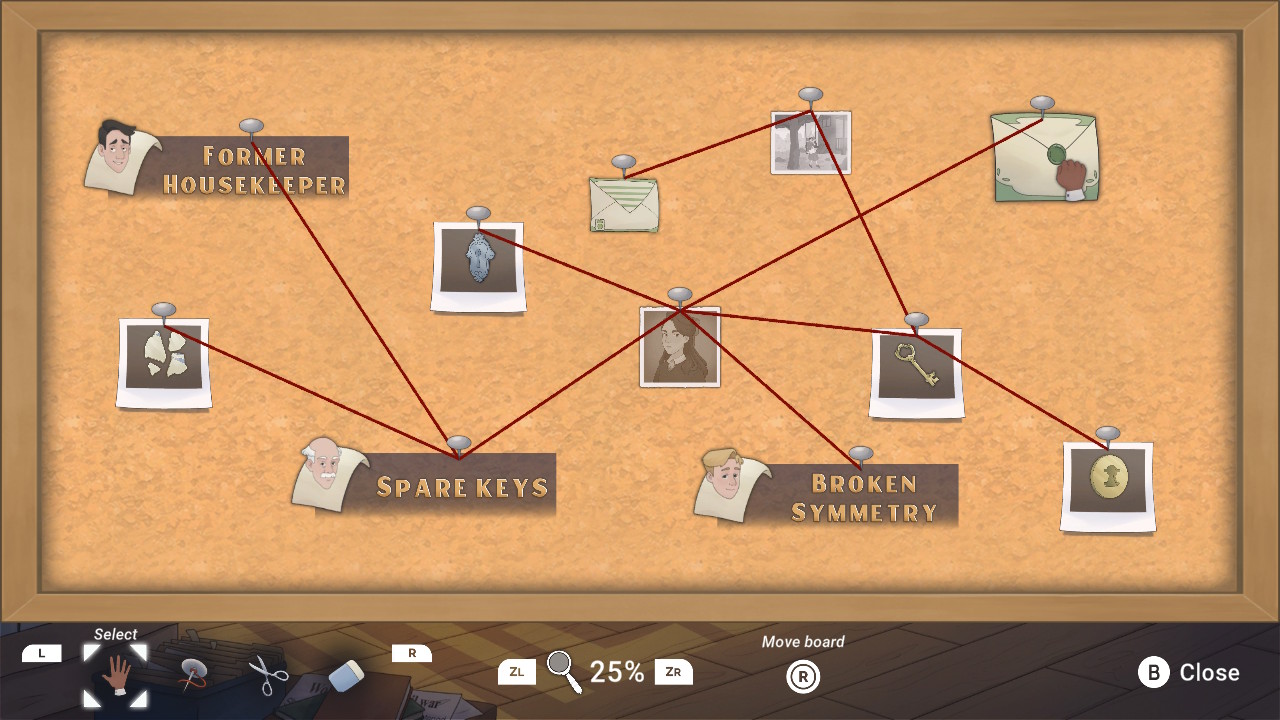
Task: Click the ZR shoulder button prompt
Action: [x=673, y=672]
